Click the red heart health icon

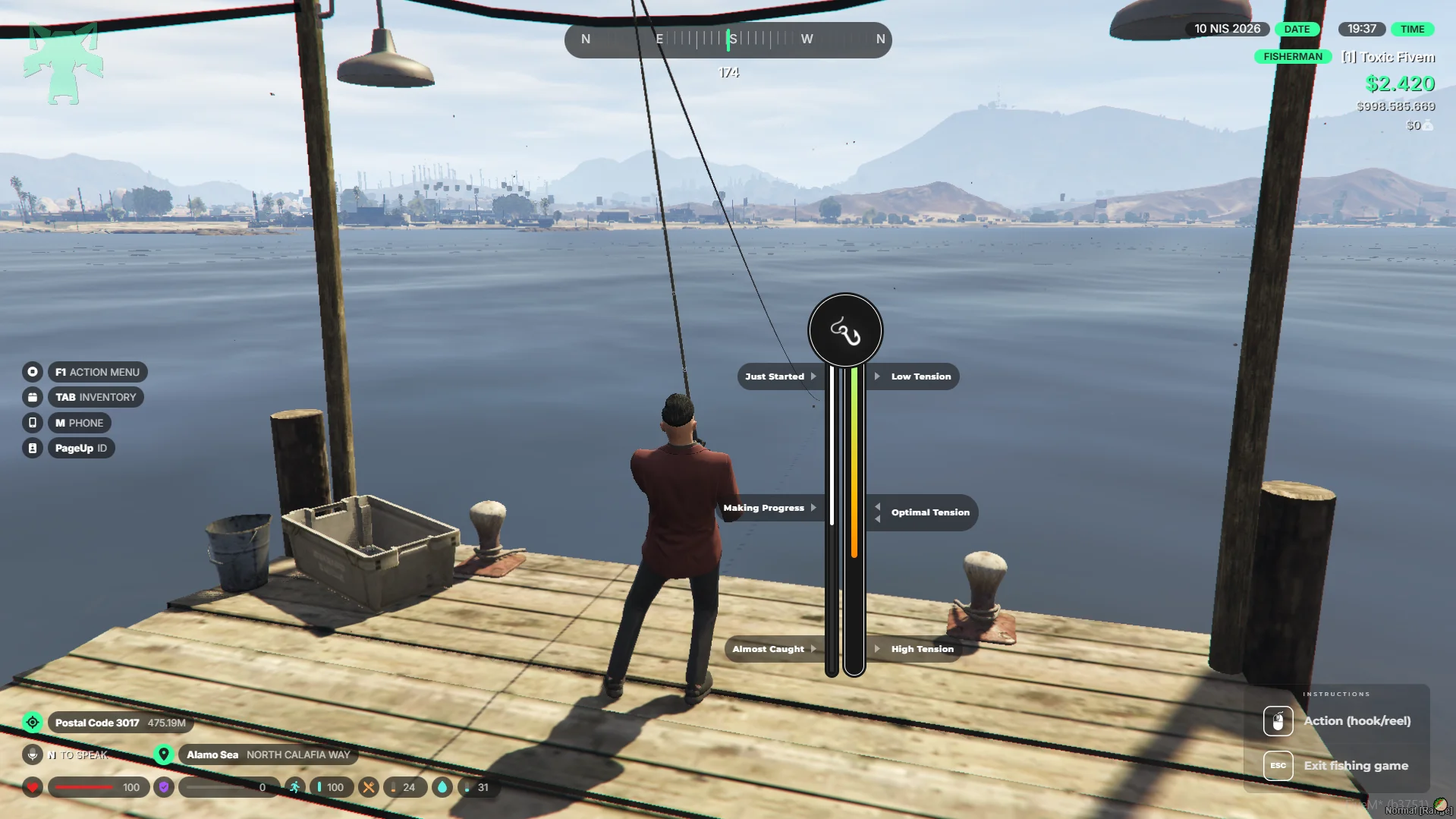tap(33, 787)
